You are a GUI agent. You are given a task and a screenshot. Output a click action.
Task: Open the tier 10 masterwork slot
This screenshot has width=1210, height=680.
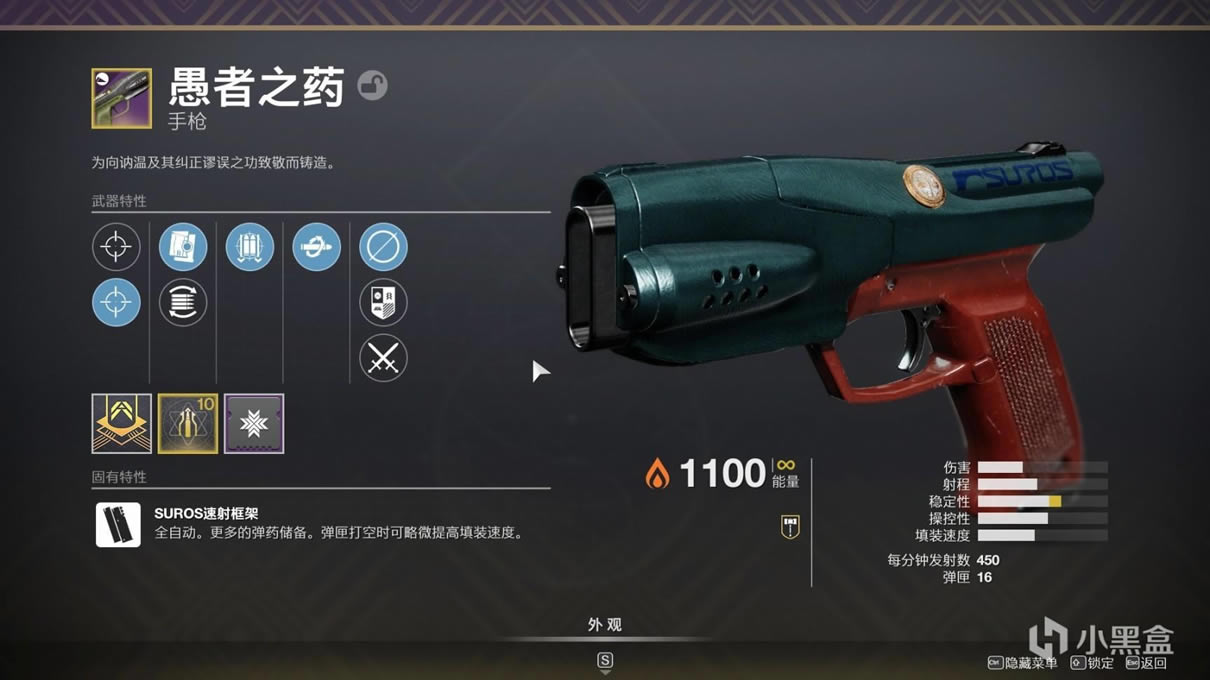click(x=188, y=423)
